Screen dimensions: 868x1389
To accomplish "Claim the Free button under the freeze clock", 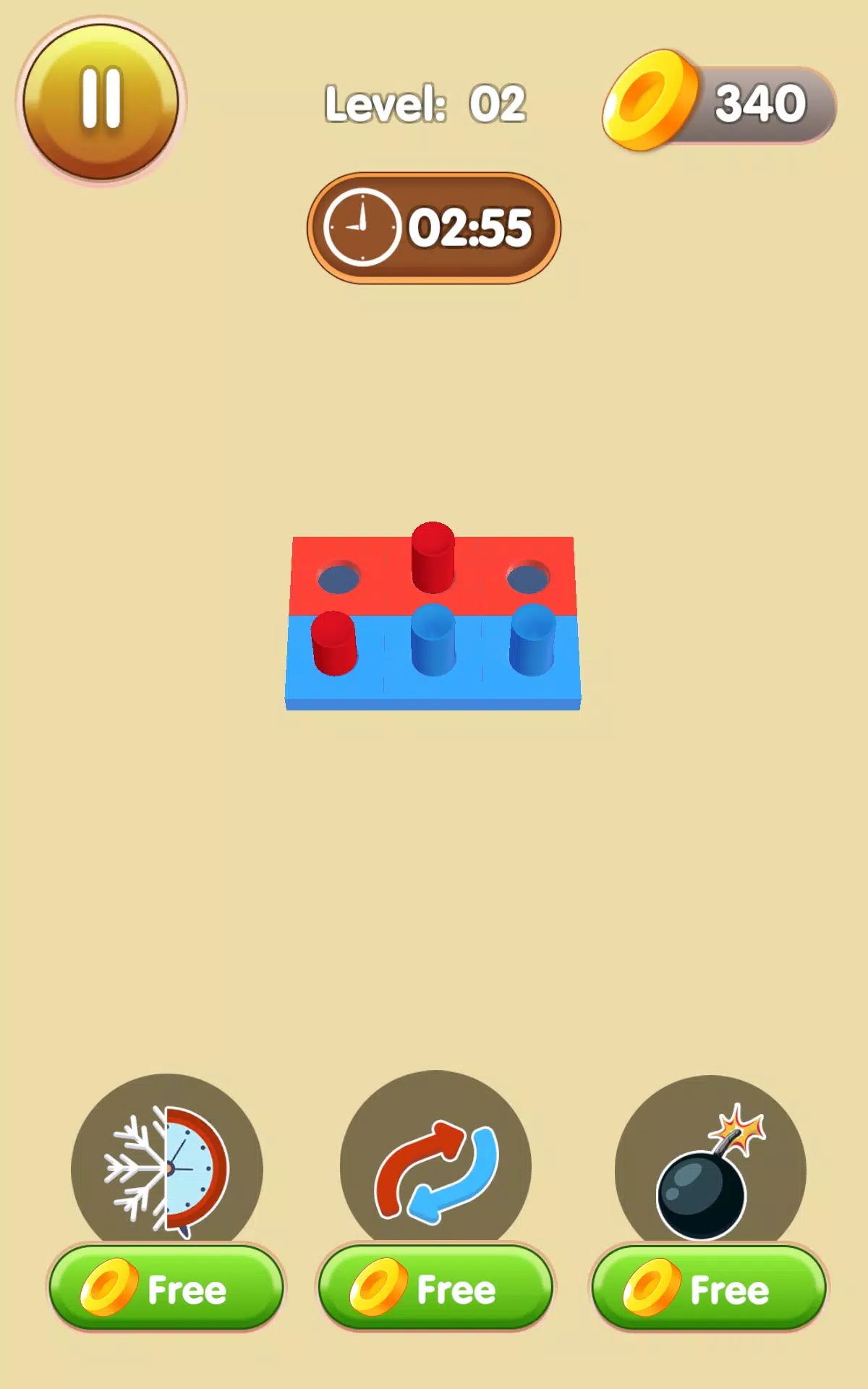I will click(x=166, y=1289).
